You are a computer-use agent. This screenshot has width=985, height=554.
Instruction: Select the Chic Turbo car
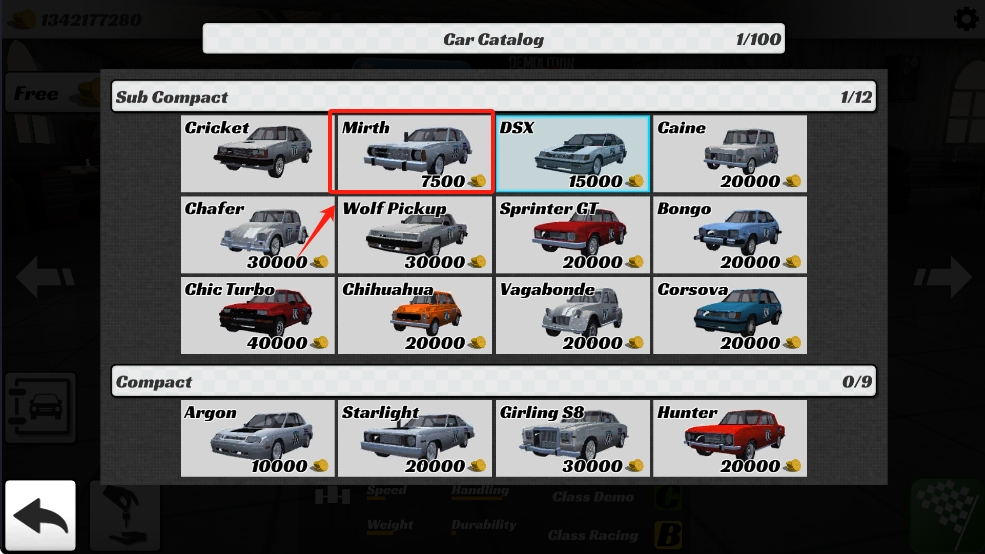tap(258, 315)
